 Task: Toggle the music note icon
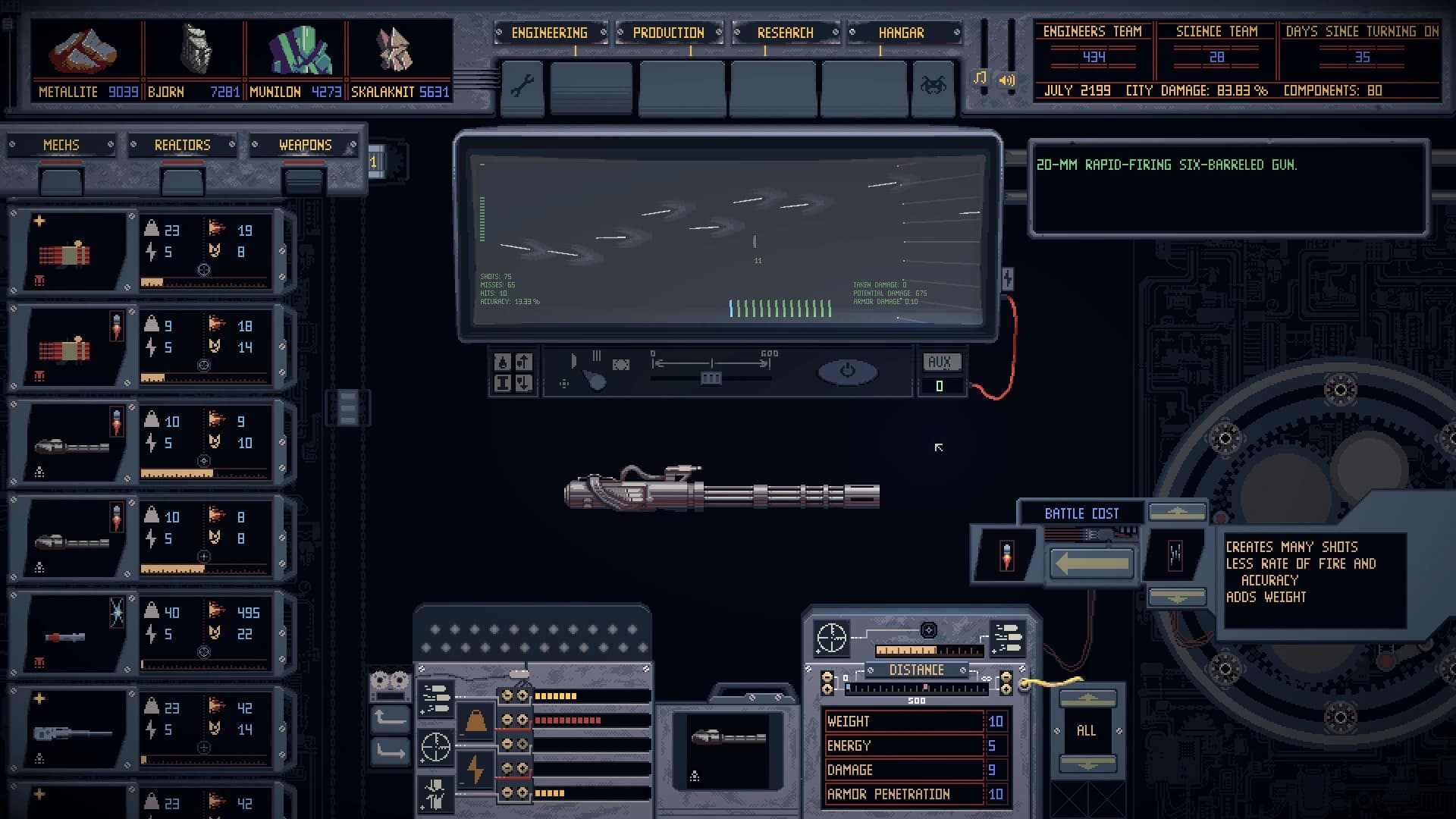[978, 79]
